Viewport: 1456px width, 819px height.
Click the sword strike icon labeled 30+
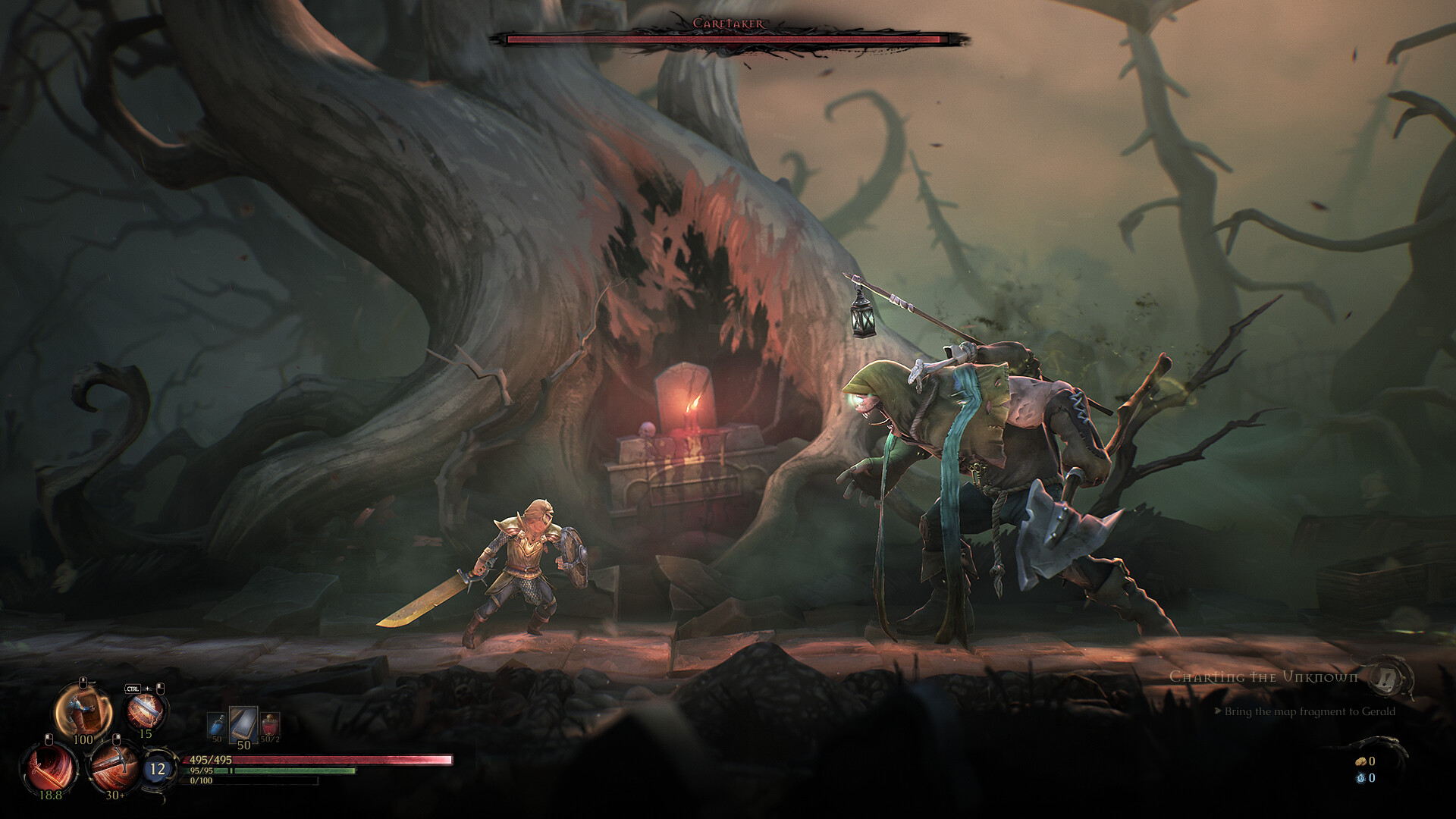tap(115, 770)
